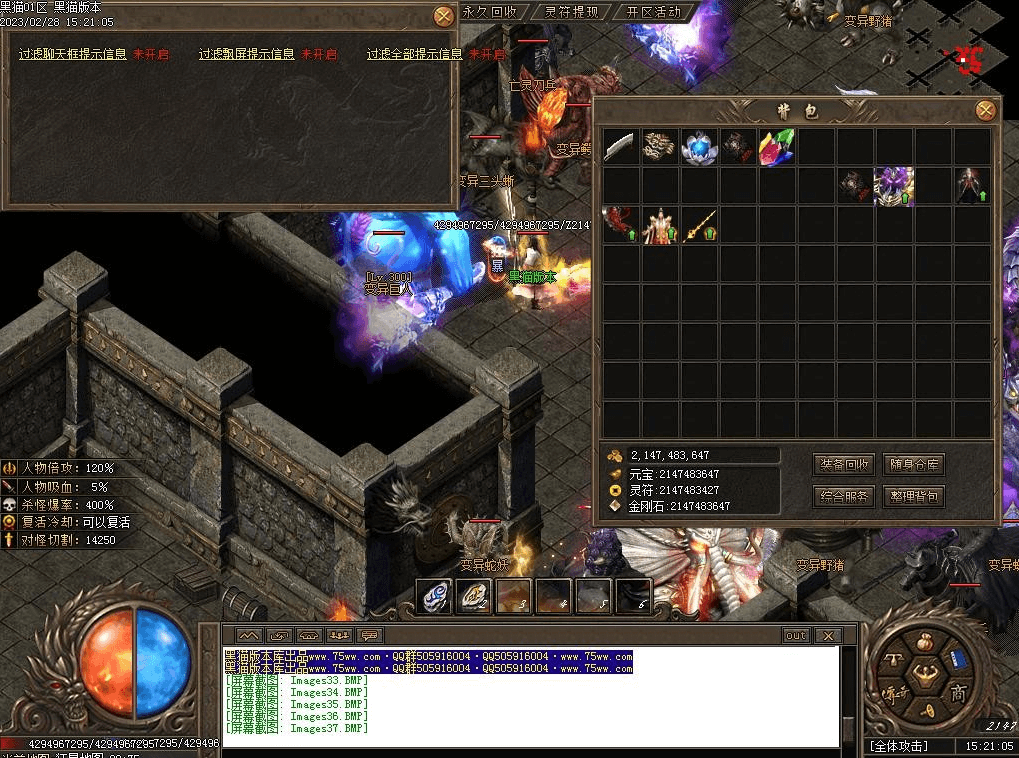
Task: Select the curved blade item in the bag
Action: [620, 147]
